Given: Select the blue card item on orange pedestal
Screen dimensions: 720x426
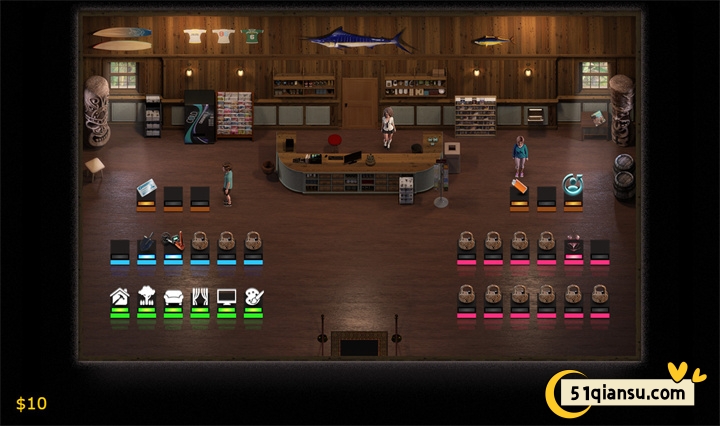Looking at the screenshot, I should point(146,188).
